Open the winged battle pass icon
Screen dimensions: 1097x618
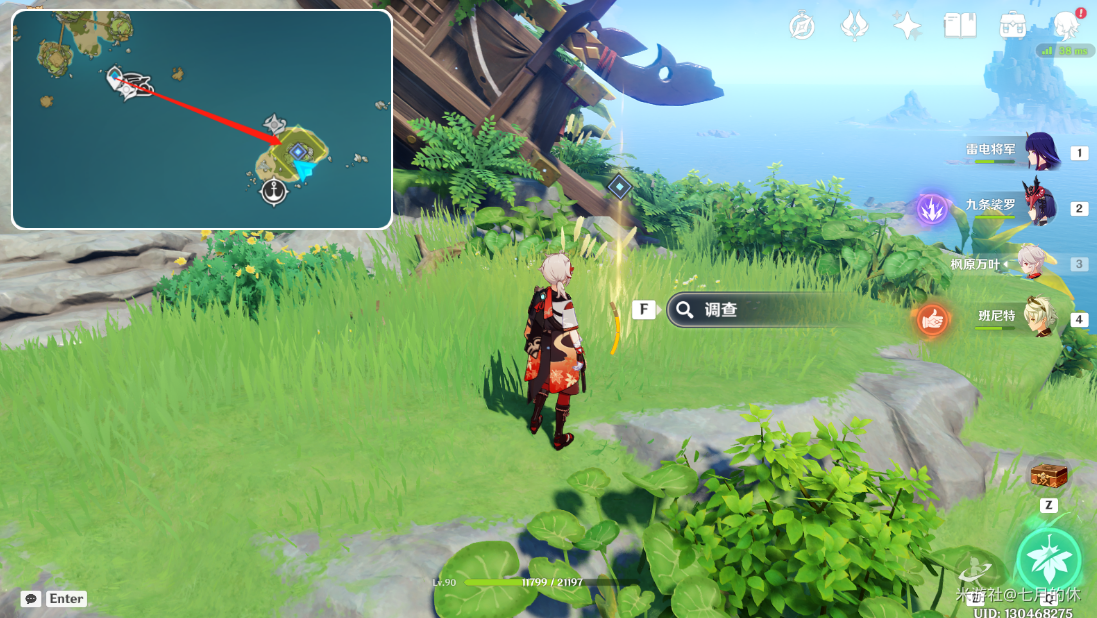(x=854, y=26)
